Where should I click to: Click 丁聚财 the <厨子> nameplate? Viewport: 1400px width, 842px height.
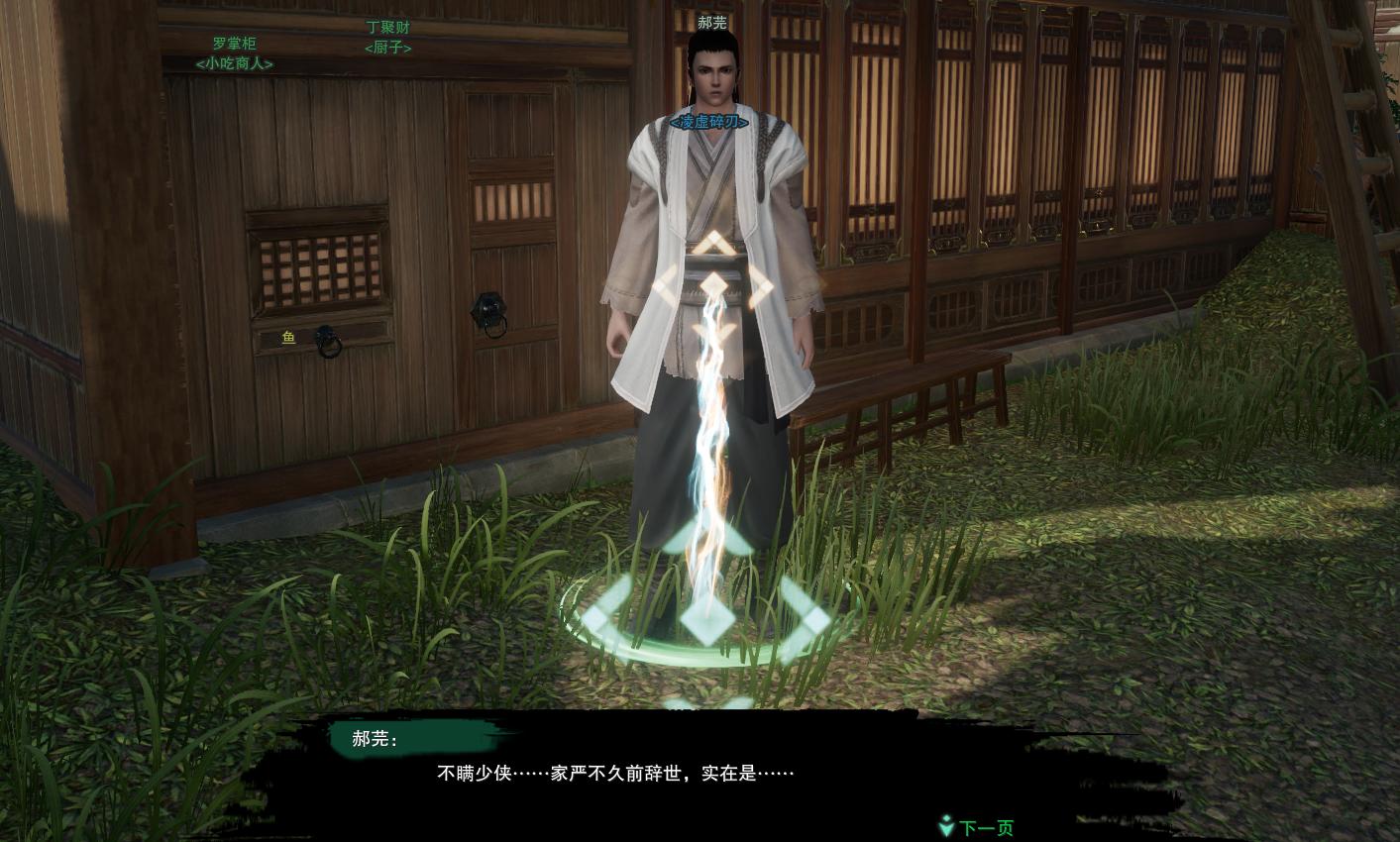tap(387, 38)
